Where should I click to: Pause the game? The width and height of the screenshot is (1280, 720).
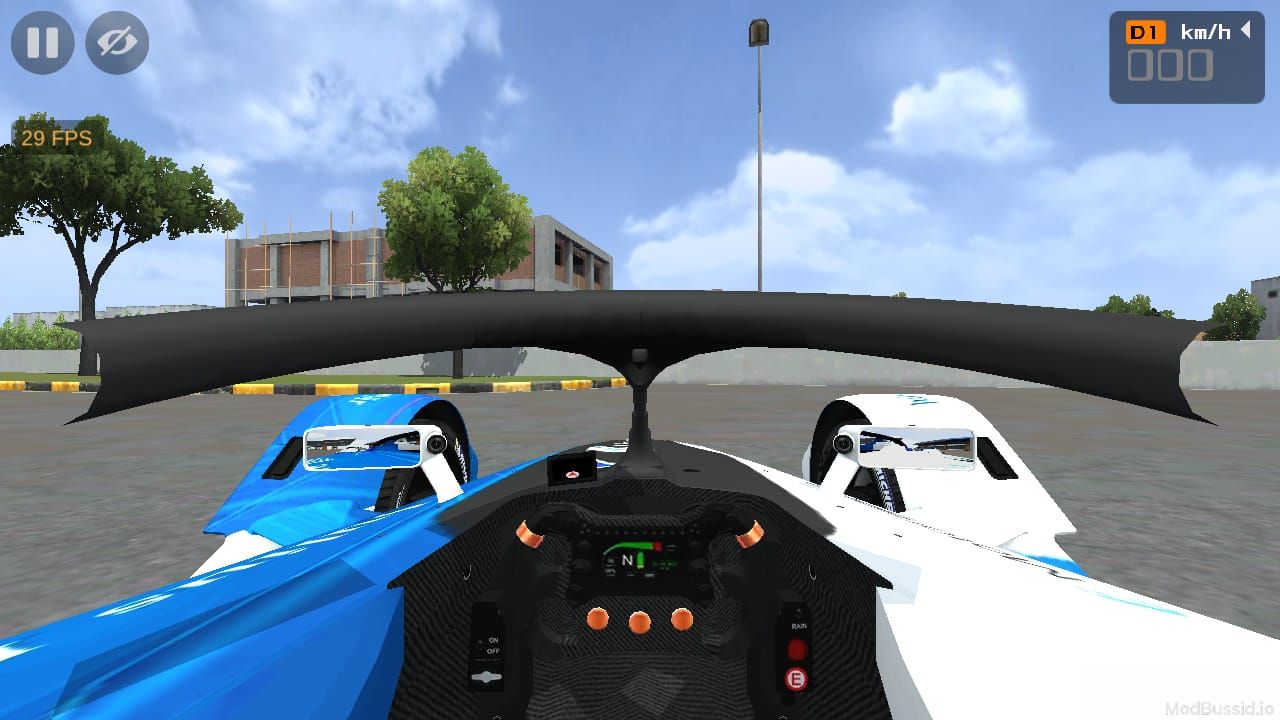pyautogui.click(x=42, y=42)
